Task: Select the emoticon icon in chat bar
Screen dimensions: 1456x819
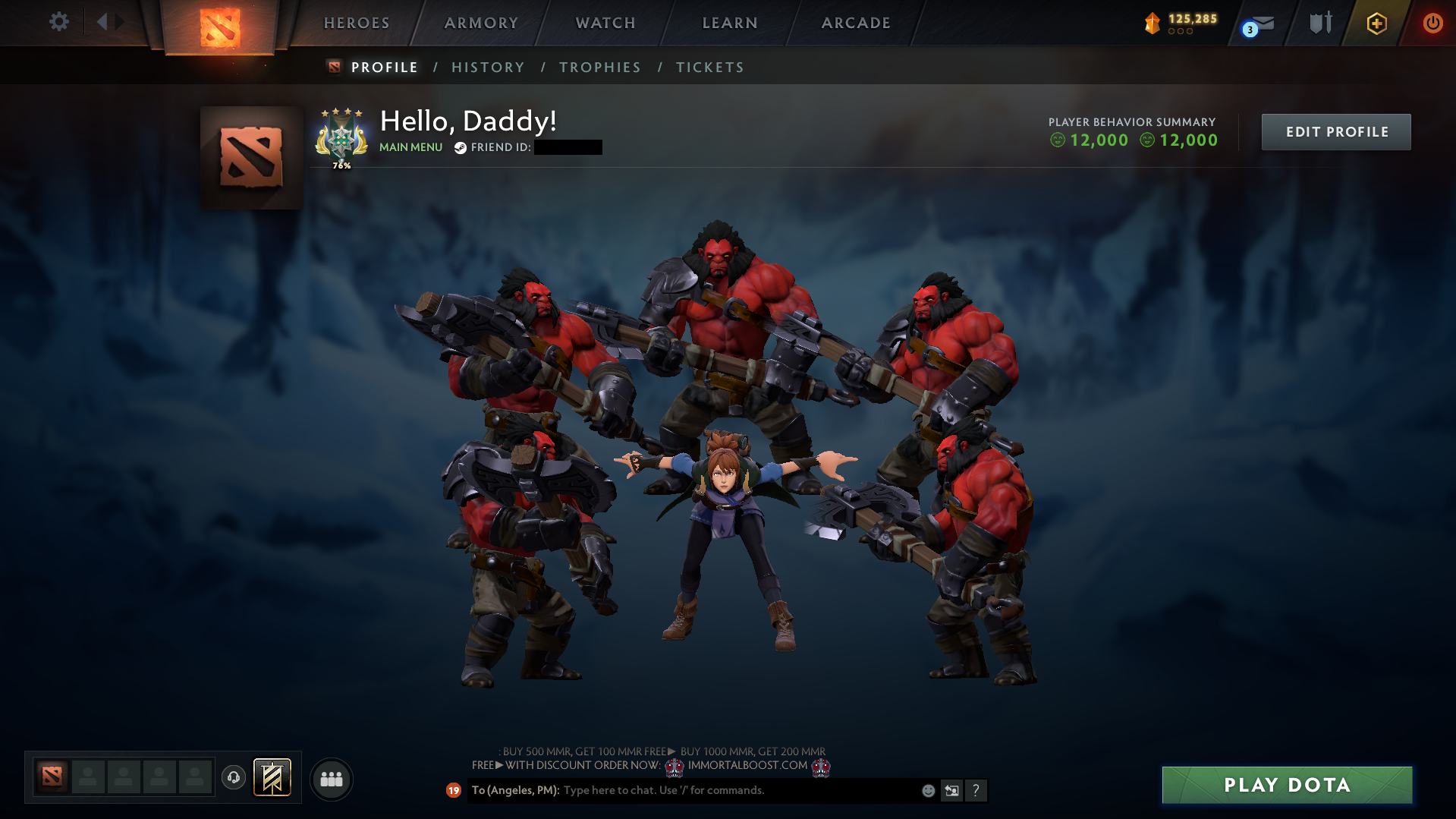Action: (927, 790)
